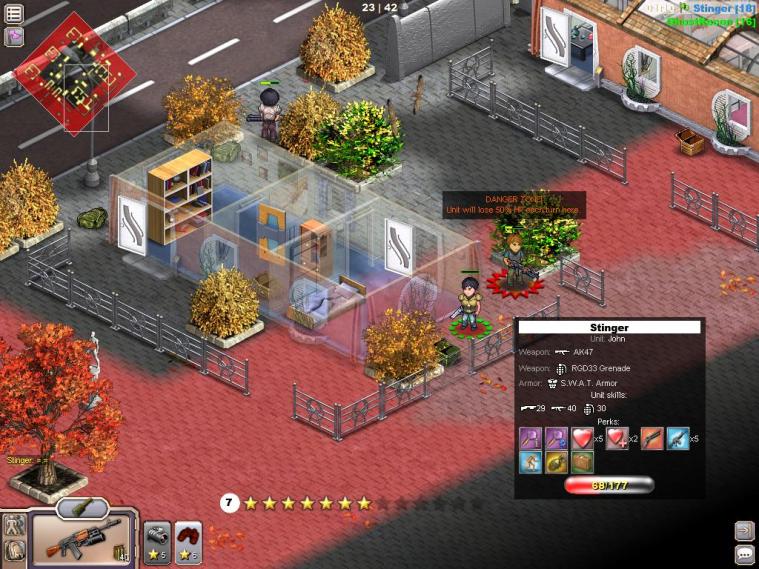The image size is (759, 569).
Task: Select the suitcase perk icon
Action: 582,462
